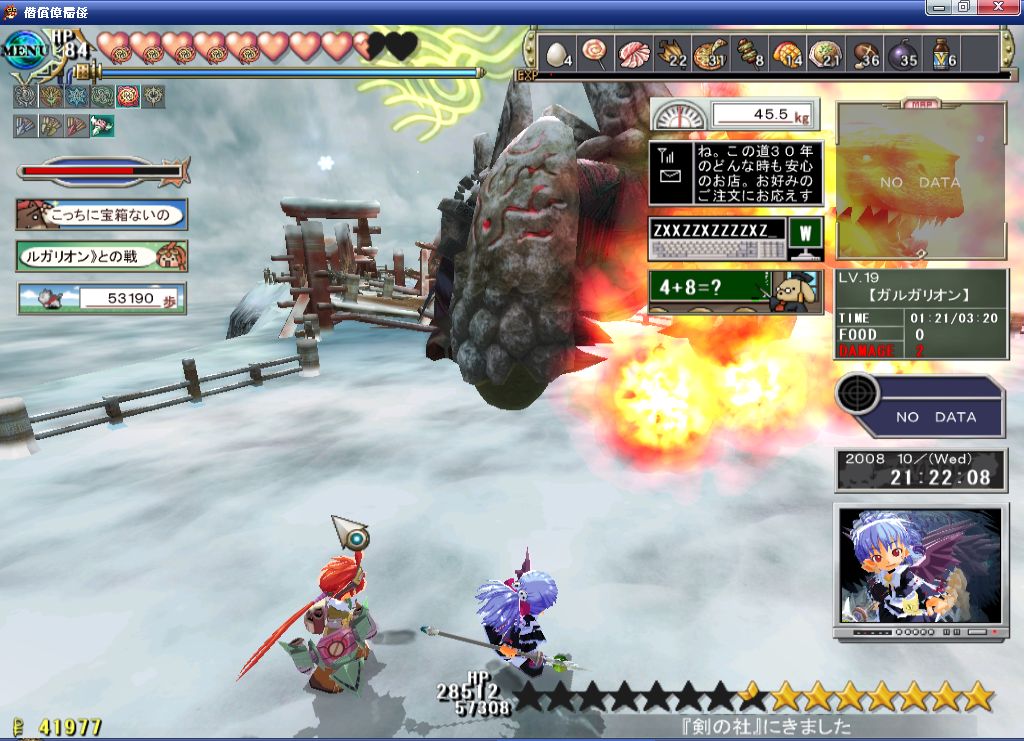Click the keyboard typing widget

735,240
